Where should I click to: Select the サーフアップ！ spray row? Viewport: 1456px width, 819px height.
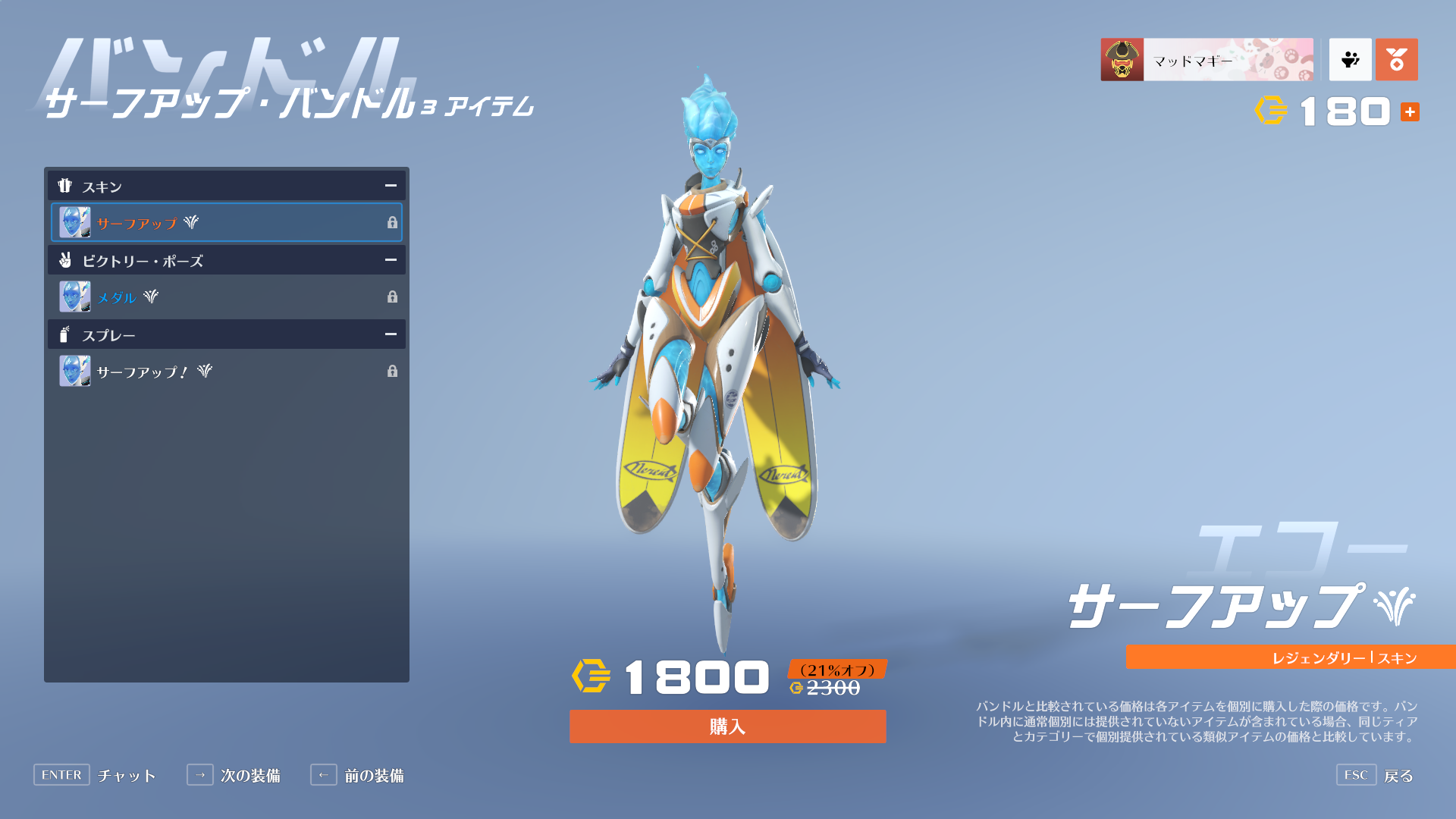point(227,371)
